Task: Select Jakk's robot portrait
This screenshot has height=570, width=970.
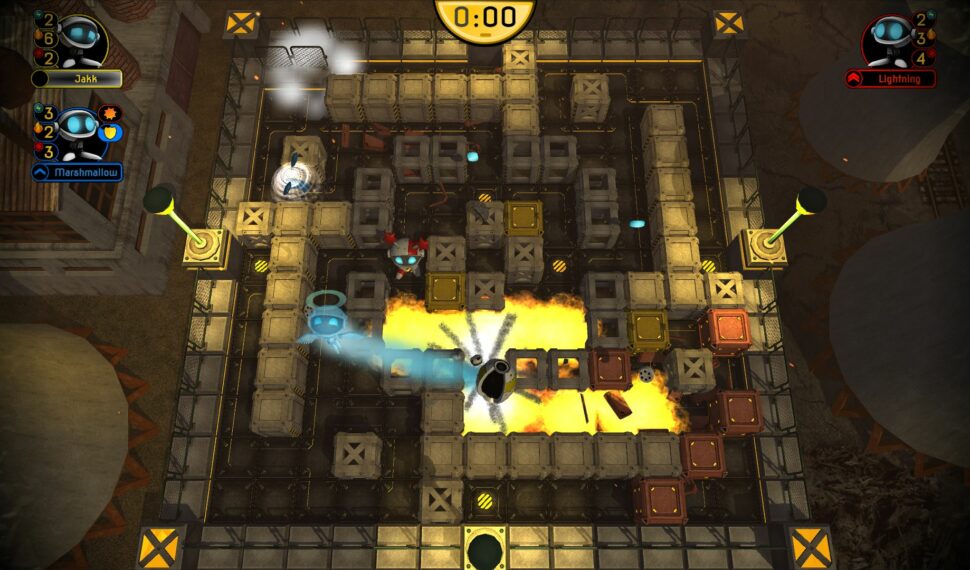Action: click(x=79, y=39)
